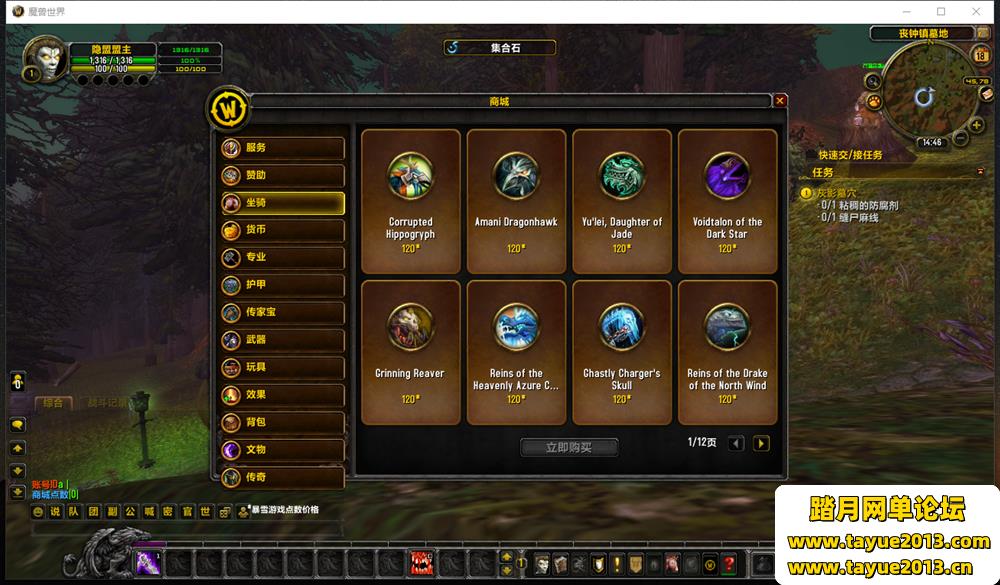This screenshot has height=585, width=1000.
Task: Select the 服务 shop category
Action: click(x=283, y=148)
